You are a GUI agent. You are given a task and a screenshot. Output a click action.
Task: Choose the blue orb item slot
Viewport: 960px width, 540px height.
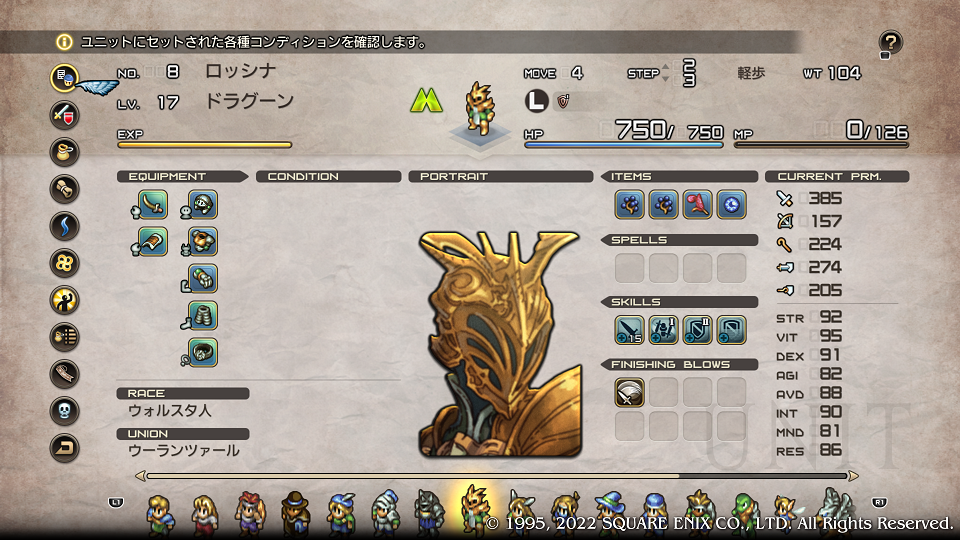click(x=731, y=204)
